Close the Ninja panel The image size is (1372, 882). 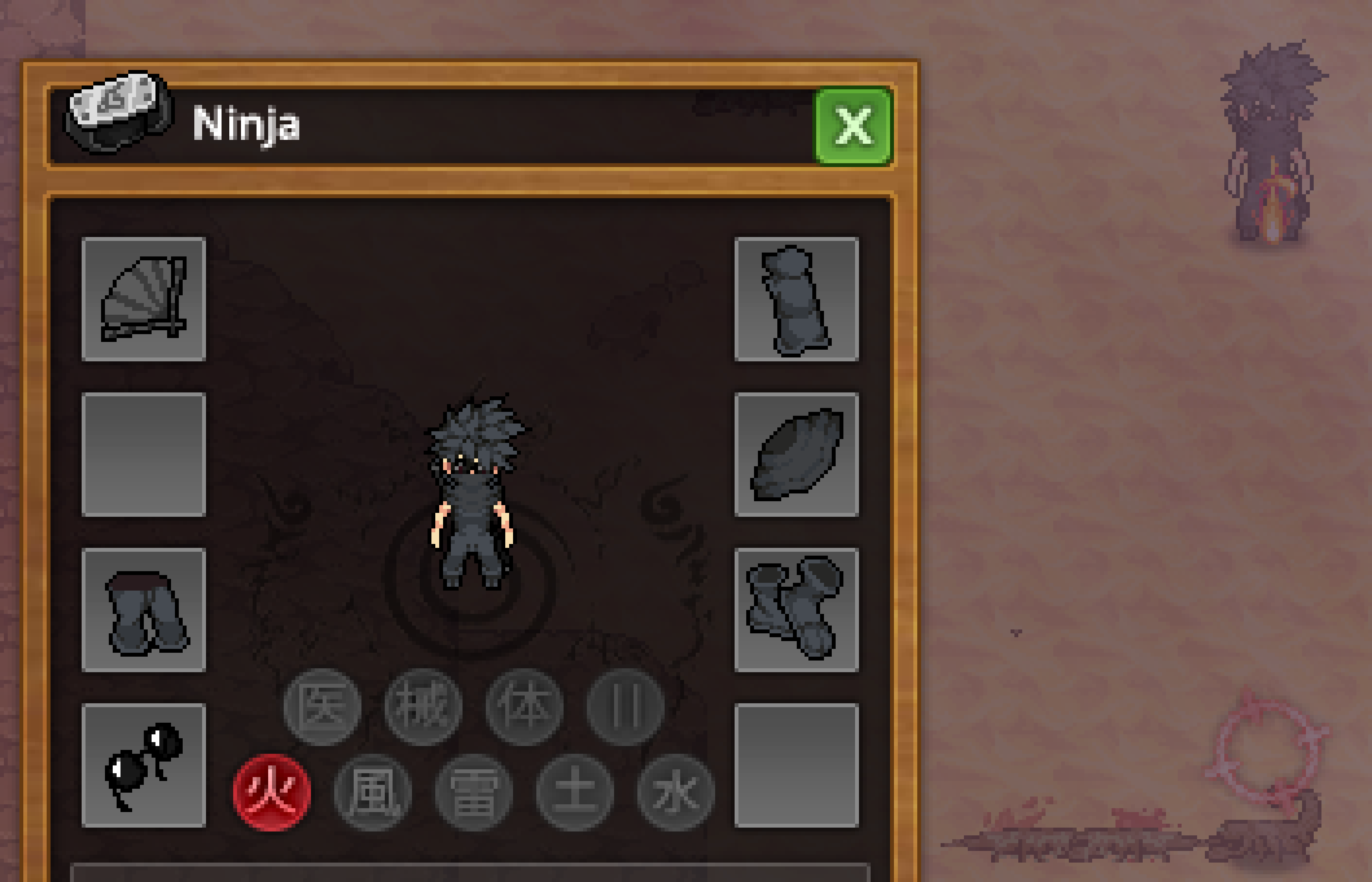852,126
